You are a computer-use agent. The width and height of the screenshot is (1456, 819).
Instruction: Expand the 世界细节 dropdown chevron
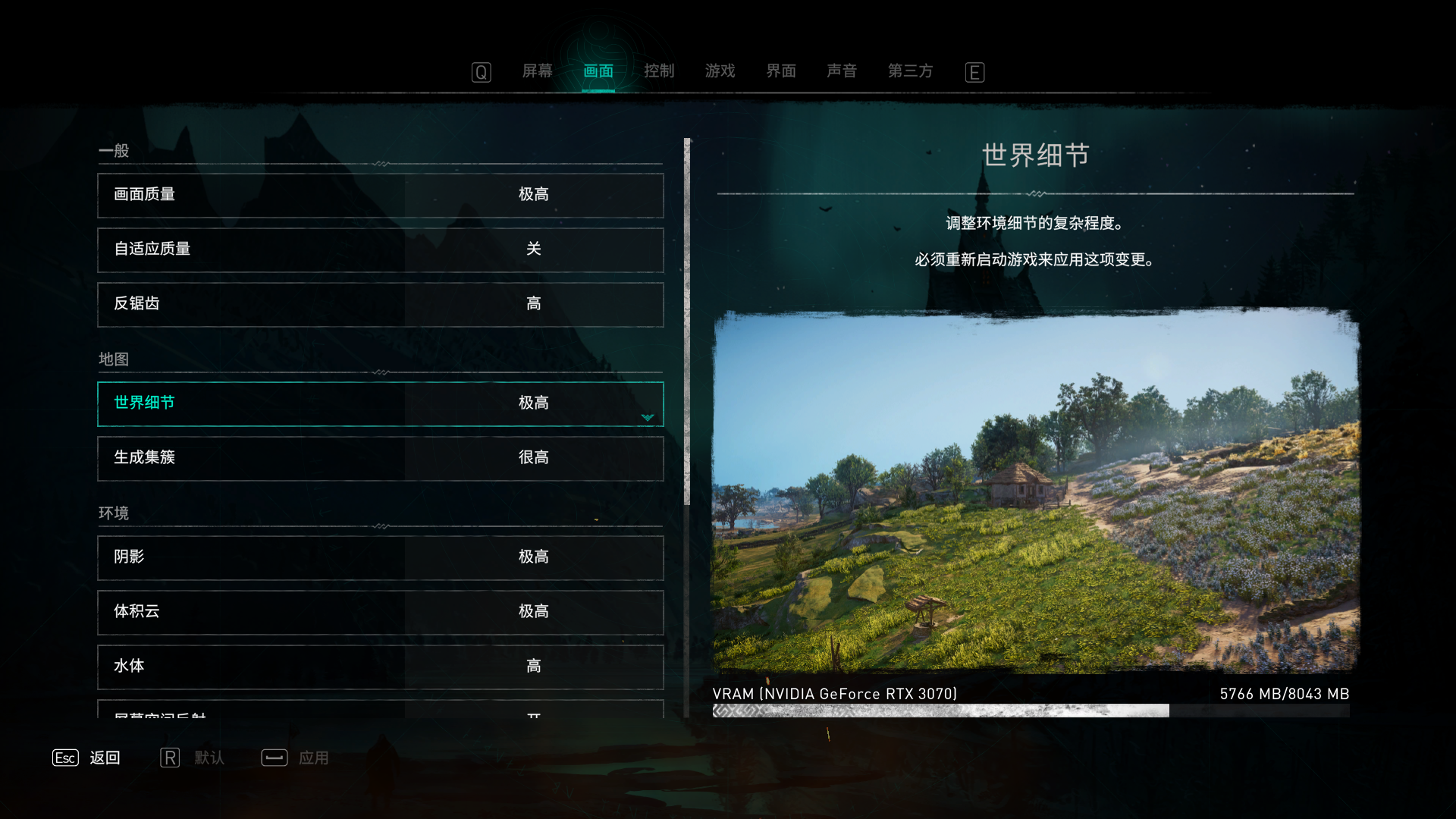[x=647, y=416]
